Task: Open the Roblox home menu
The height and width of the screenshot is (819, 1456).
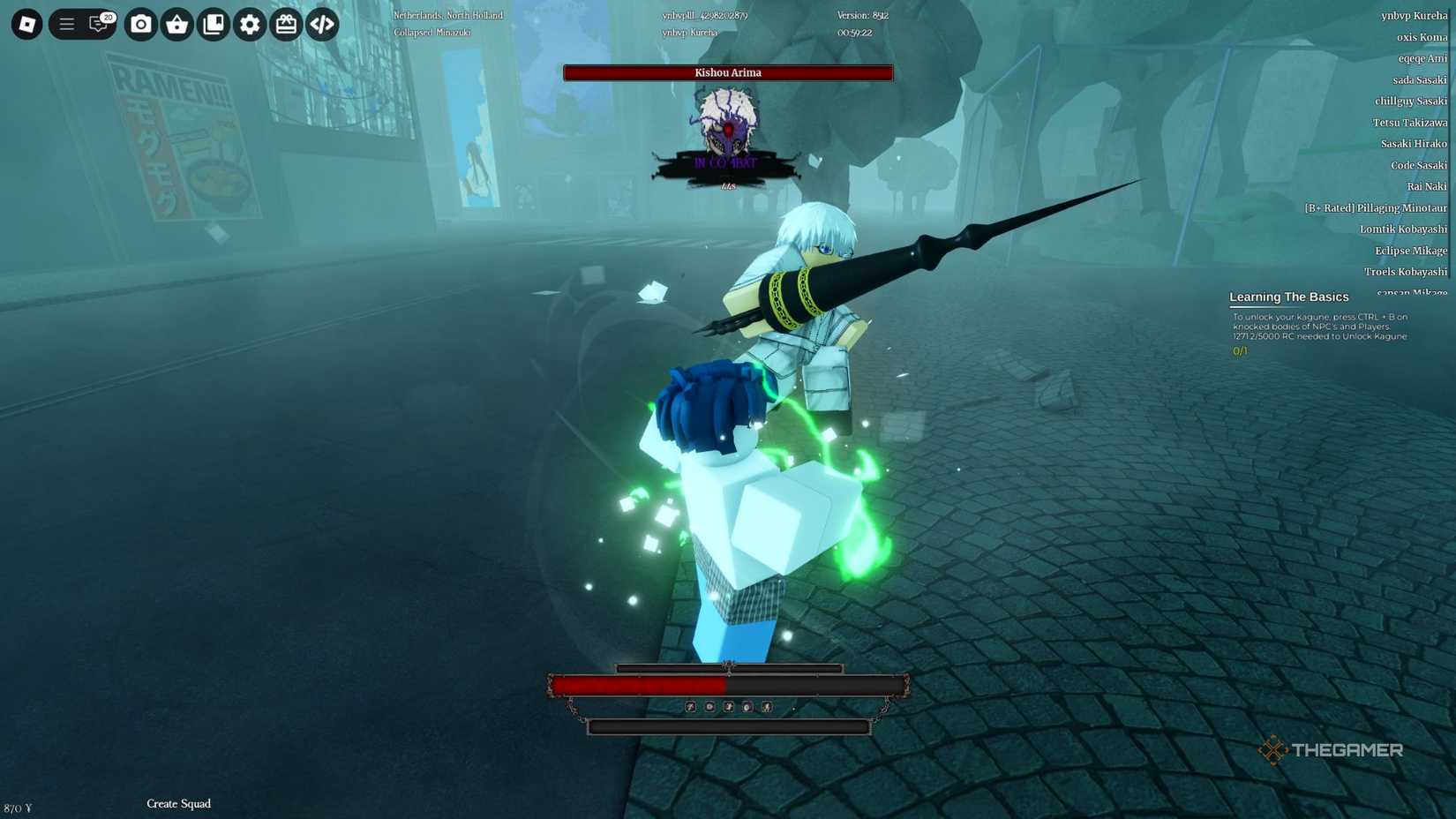Action: pos(26,24)
